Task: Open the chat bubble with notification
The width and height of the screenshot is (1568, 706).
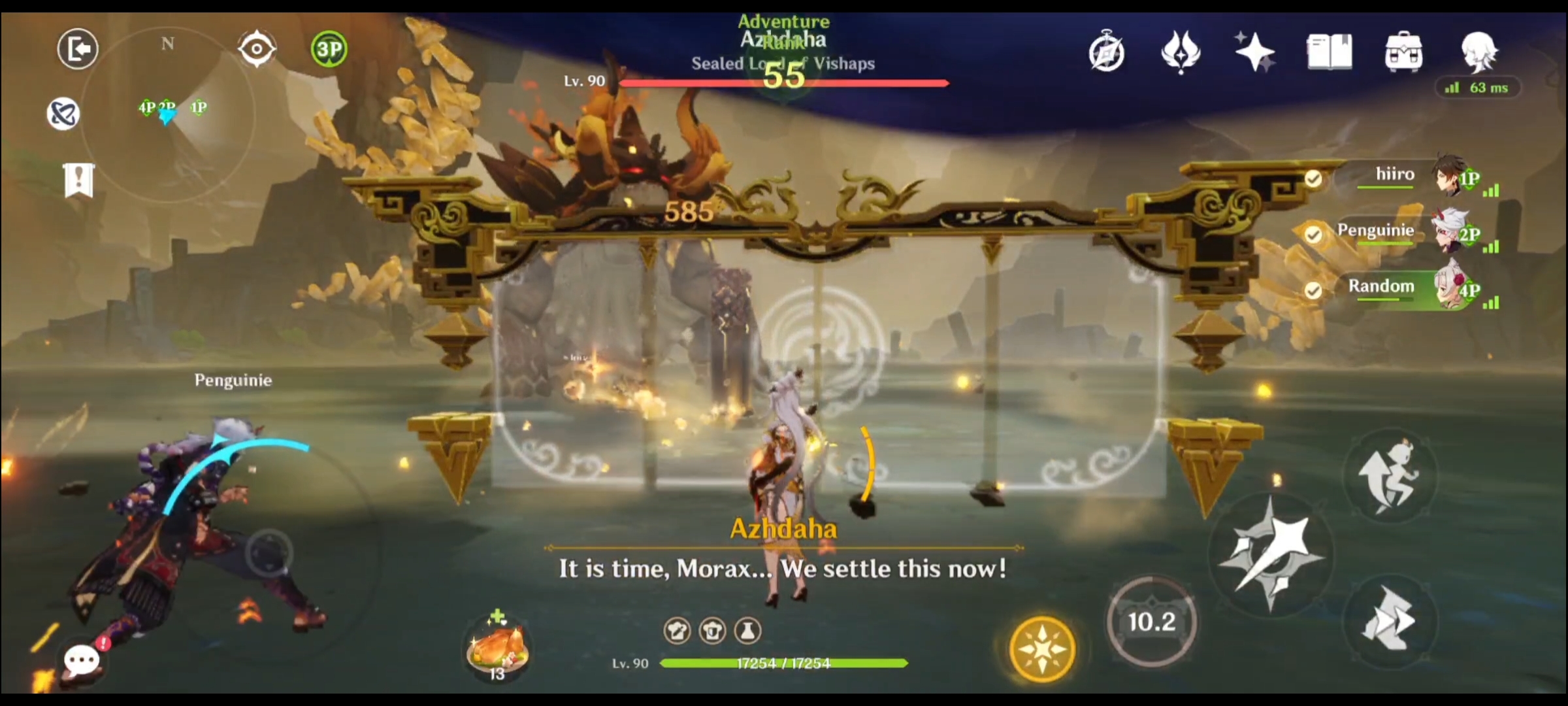Action: 83,661
